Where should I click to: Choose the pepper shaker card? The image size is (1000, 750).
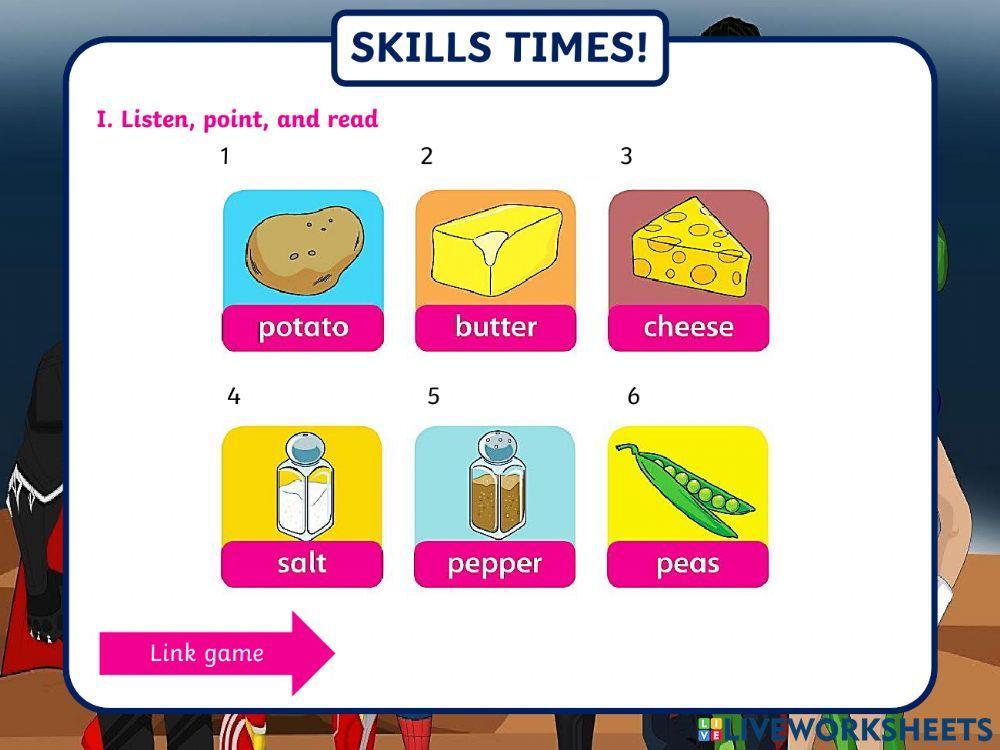click(494, 506)
